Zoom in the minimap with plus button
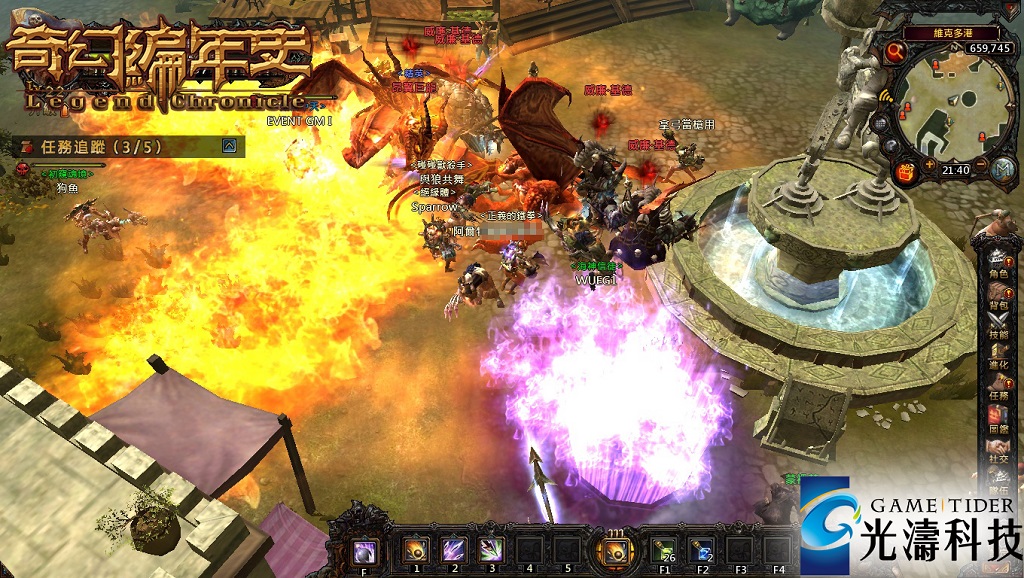Image resolution: width=1024 pixels, height=578 pixels. click(x=930, y=163)
